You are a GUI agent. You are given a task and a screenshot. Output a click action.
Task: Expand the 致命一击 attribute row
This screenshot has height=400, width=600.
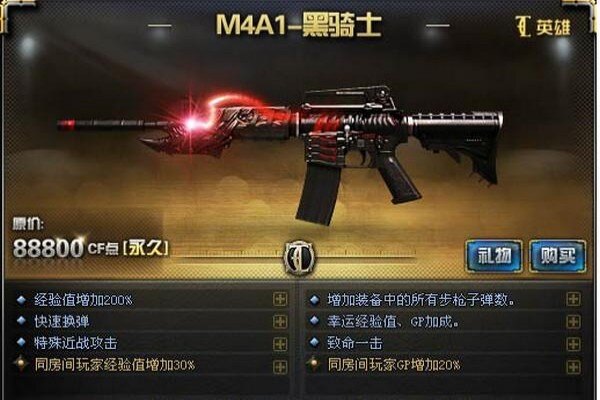573,342
